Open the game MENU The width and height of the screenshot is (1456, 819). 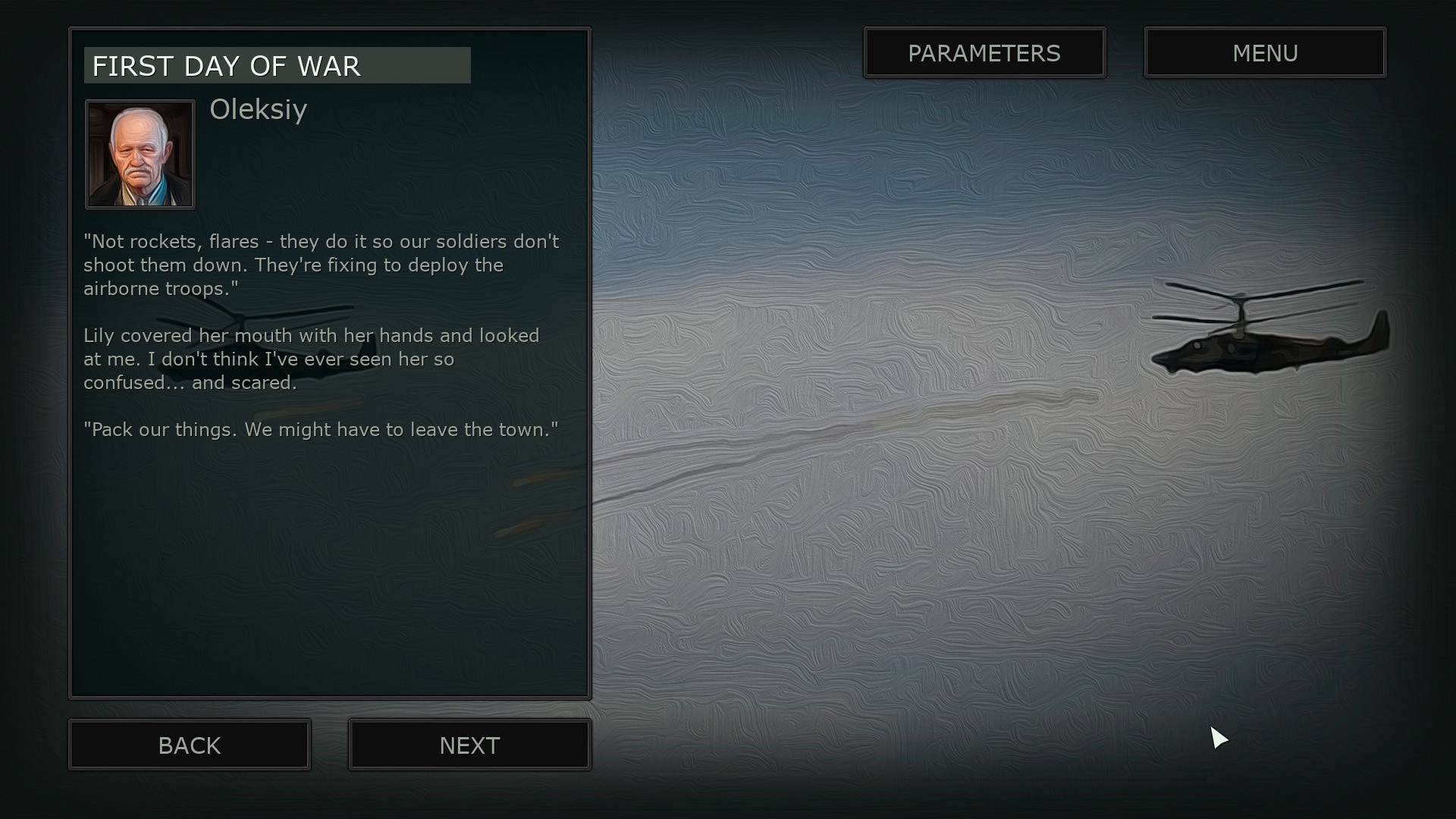tap(1264, 52)
